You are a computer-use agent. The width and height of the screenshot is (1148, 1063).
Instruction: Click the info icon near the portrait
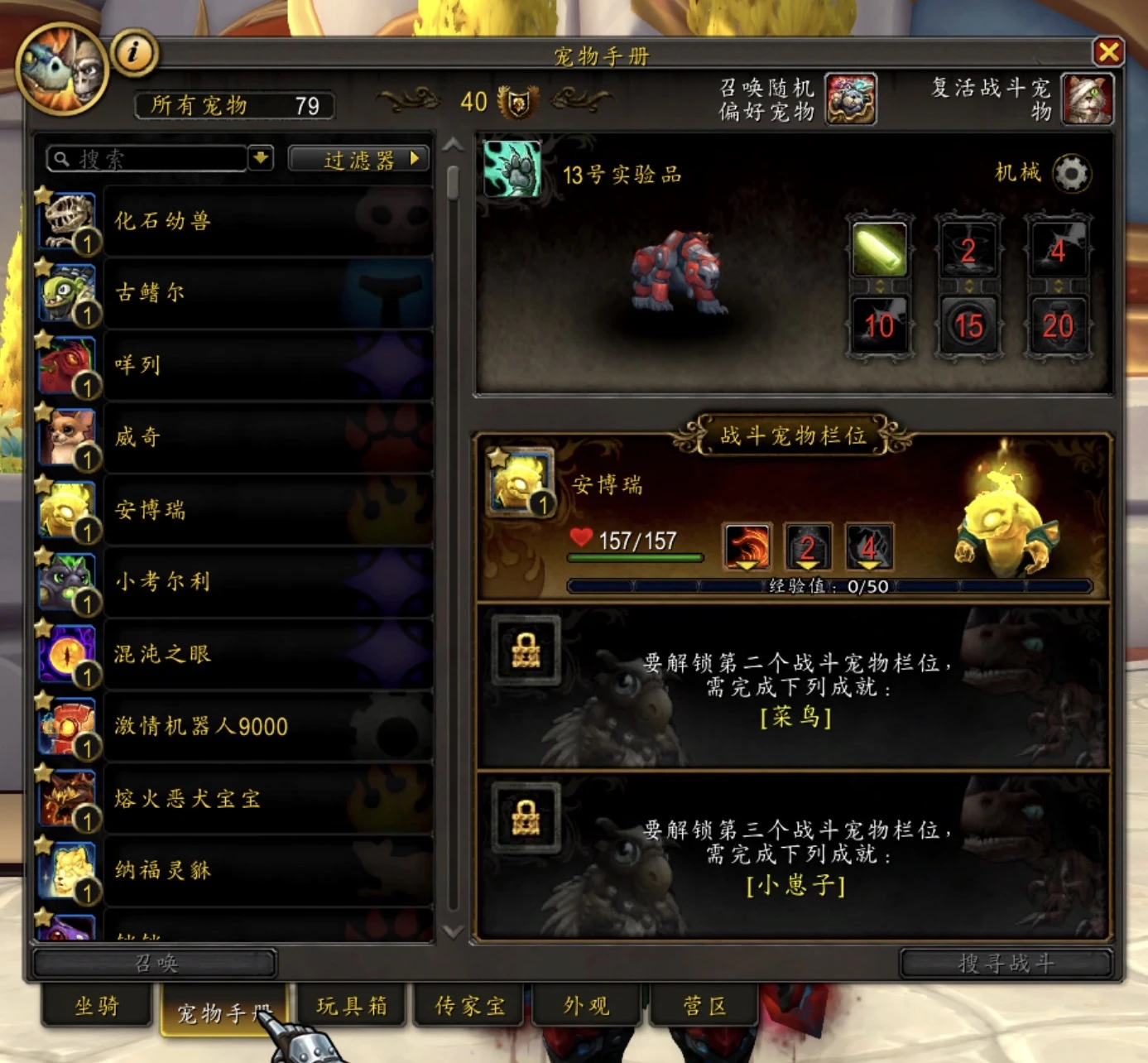point(132,51)
